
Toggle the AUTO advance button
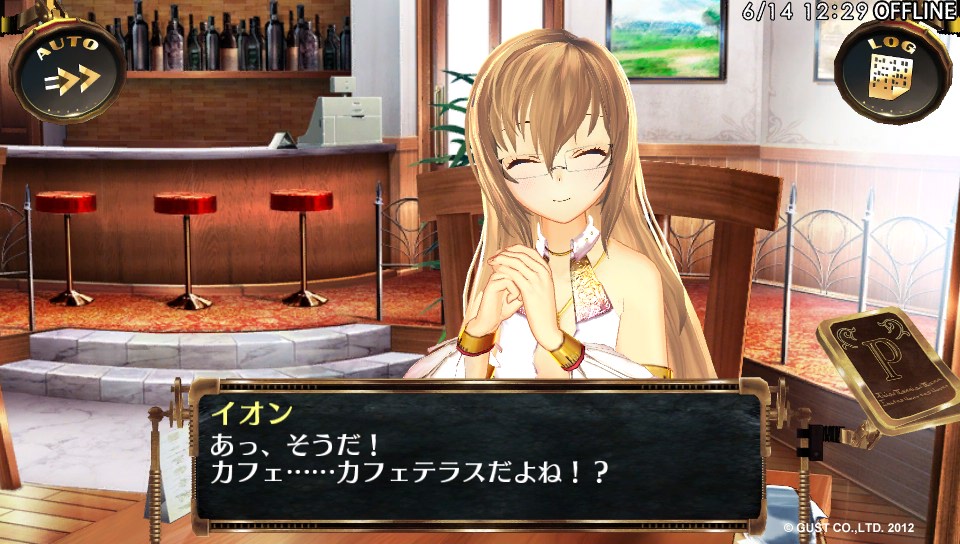click(67, 68)
